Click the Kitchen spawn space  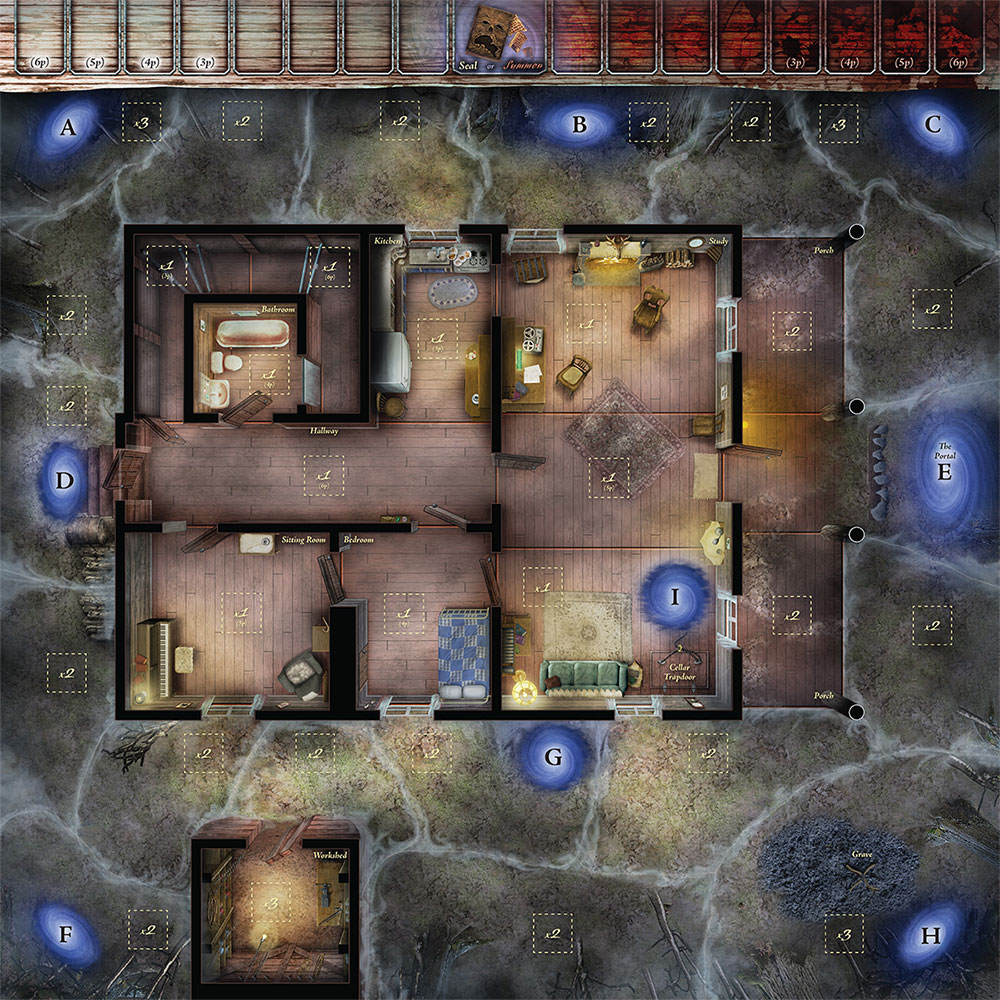pyautogui.click(x=436, y=338)
